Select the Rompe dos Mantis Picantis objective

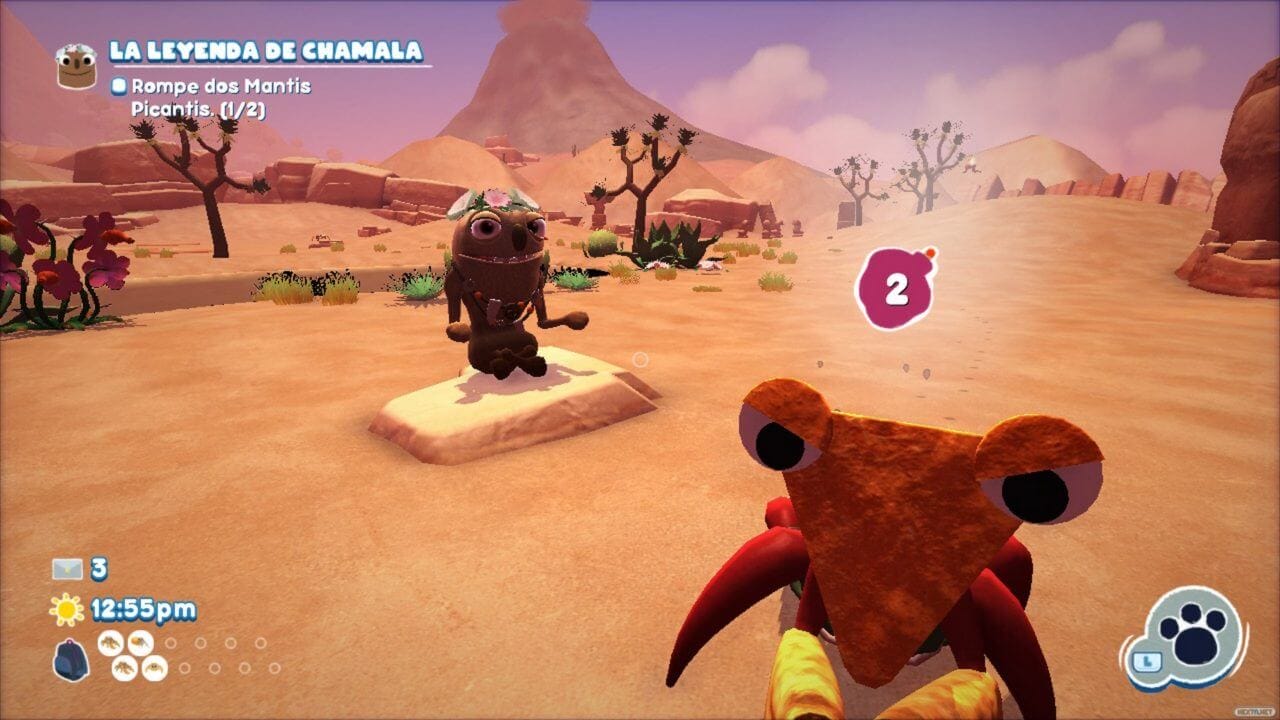click(x=220, y=98)
